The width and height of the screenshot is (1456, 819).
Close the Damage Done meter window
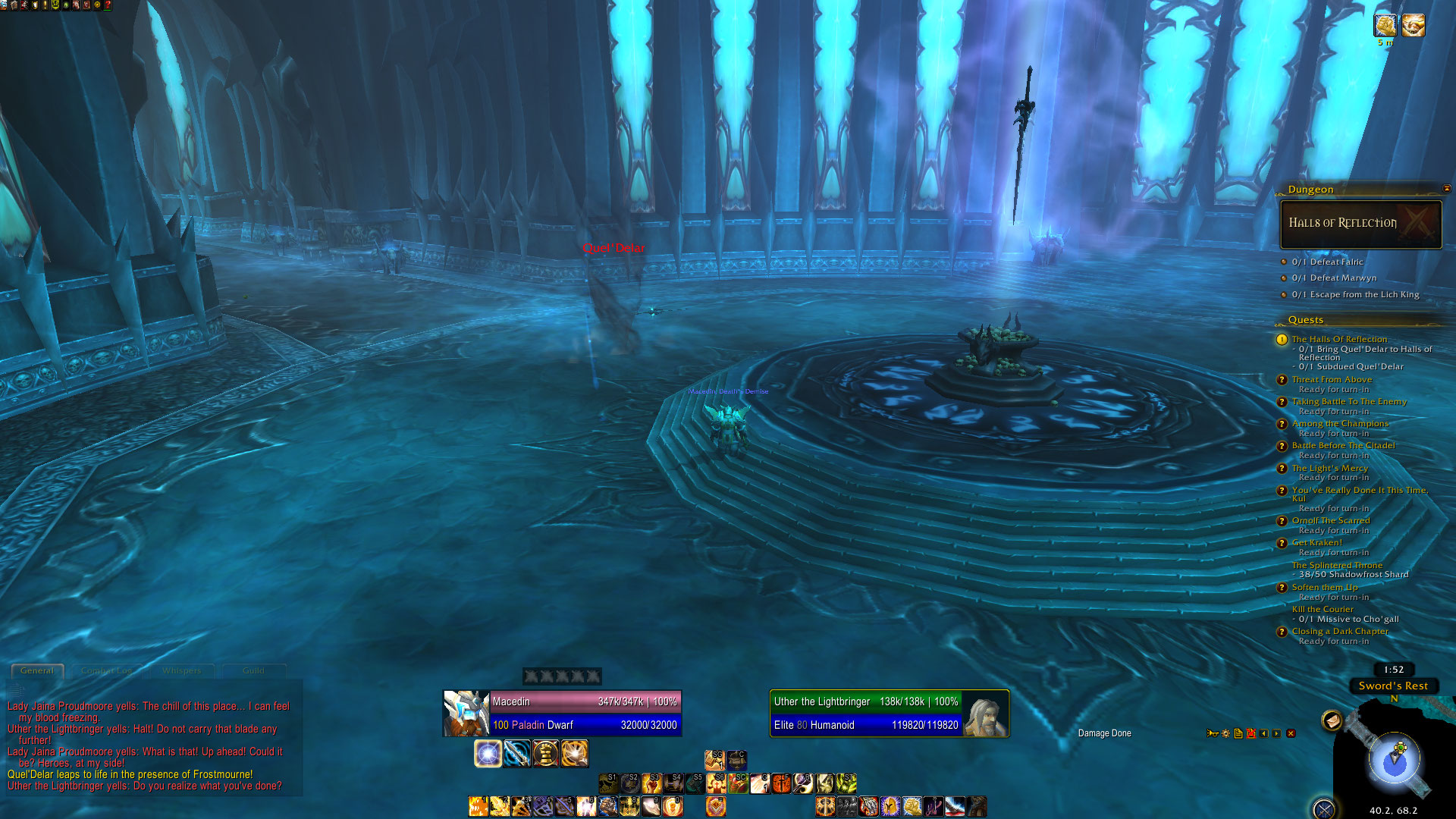[1291, 733]
